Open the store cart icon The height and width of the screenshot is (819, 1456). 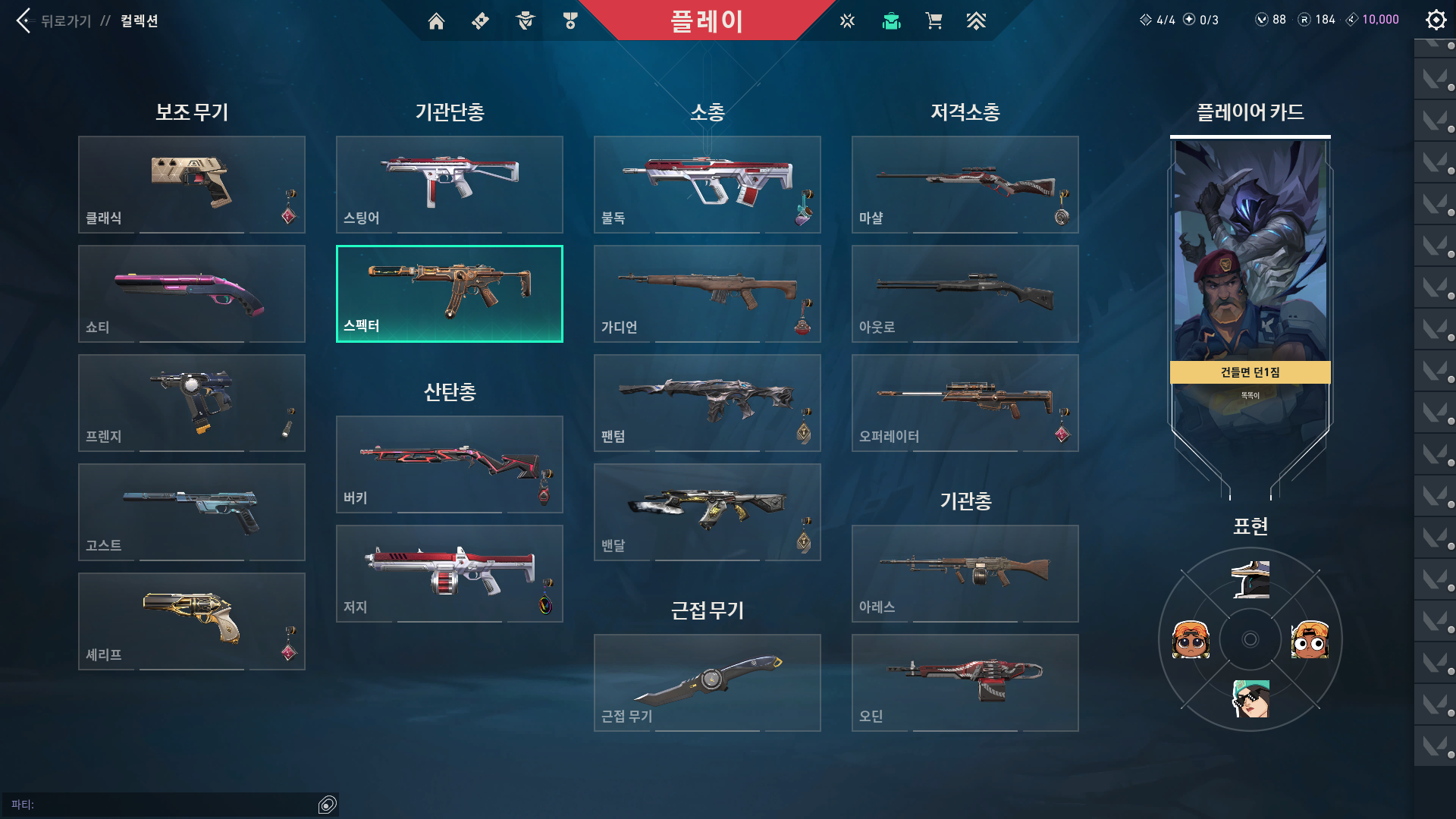coord(934,21)
